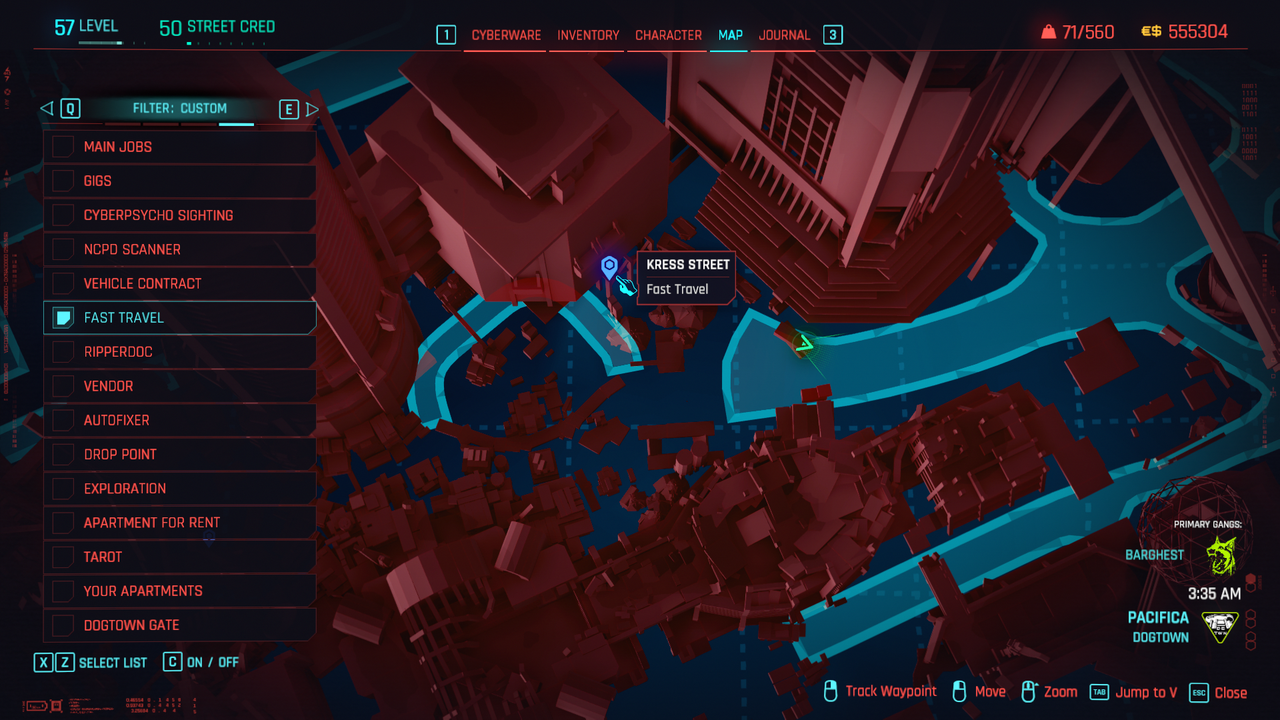Select the Kress Street fast travel marker
This screenshot has width=1280, height=720.
point(609,267)
